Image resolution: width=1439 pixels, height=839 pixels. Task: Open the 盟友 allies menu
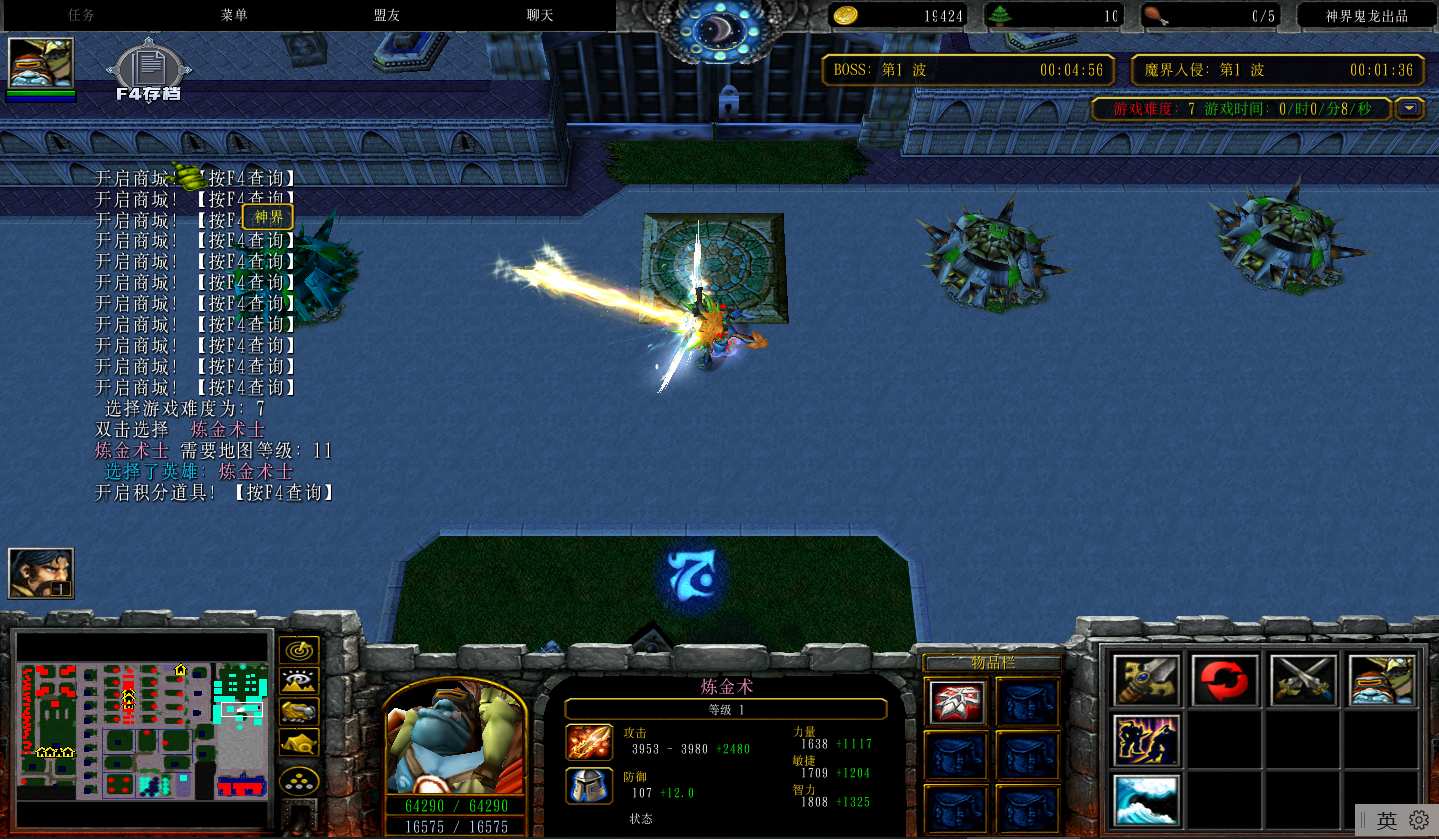387,15
